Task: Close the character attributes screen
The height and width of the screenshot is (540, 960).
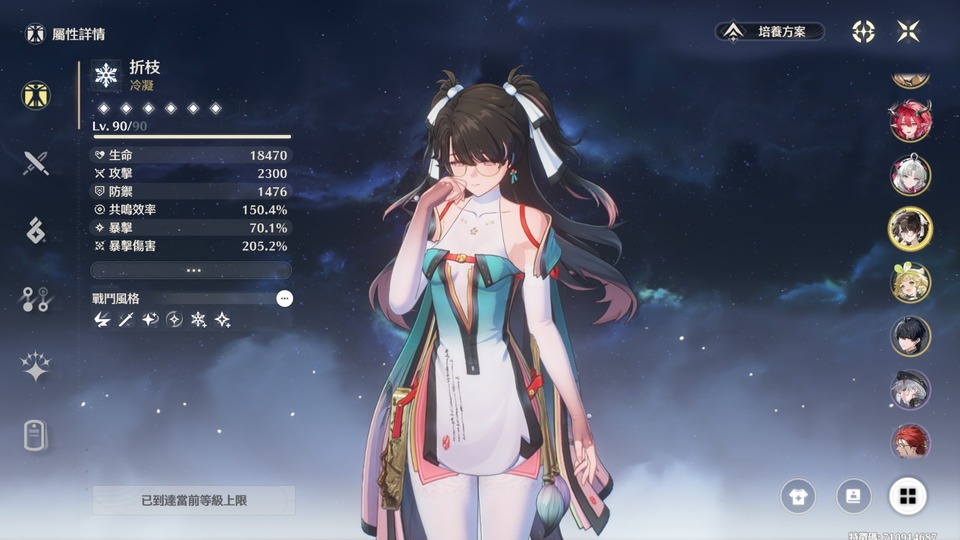Action: (908, 32)
